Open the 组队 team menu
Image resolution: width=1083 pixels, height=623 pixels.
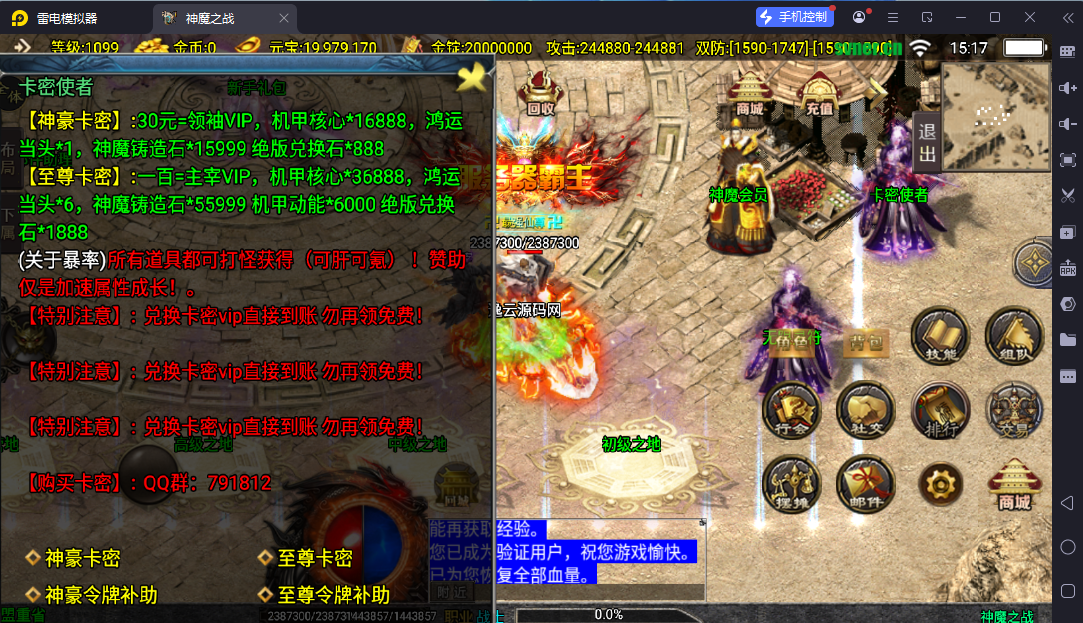[x=1014, y=336]
